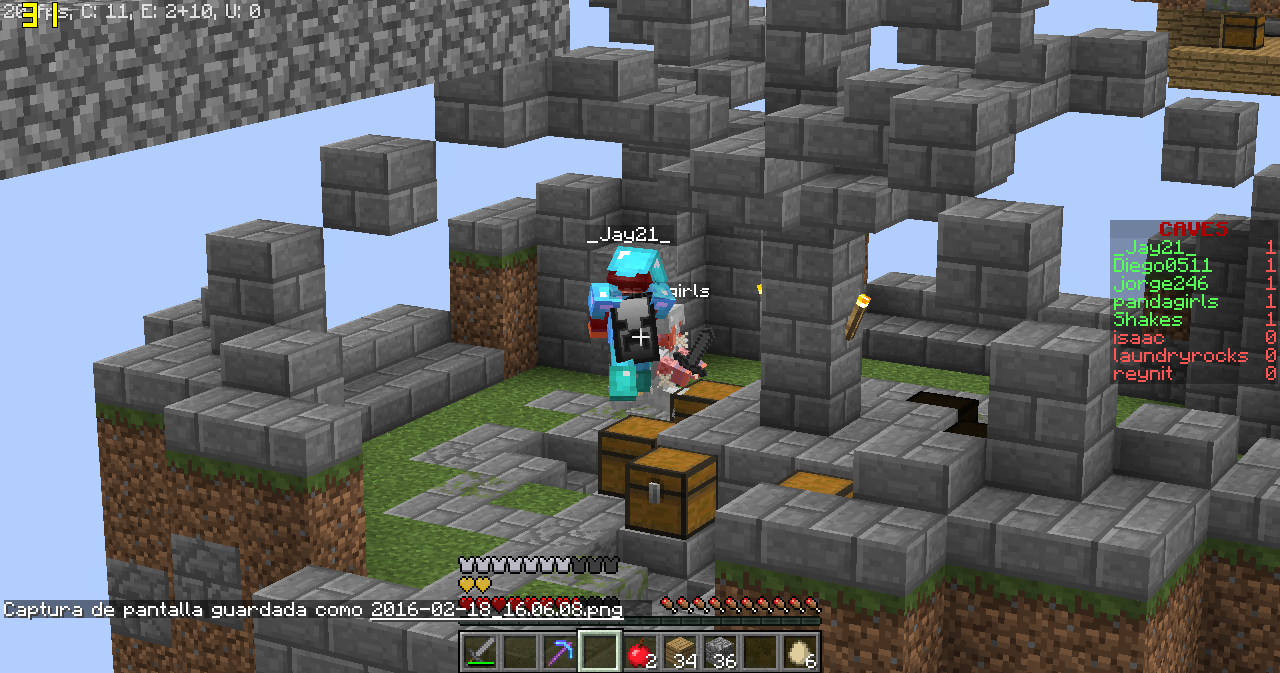
Task: Select the cobblestone stack slot
Action: point(720,652)
